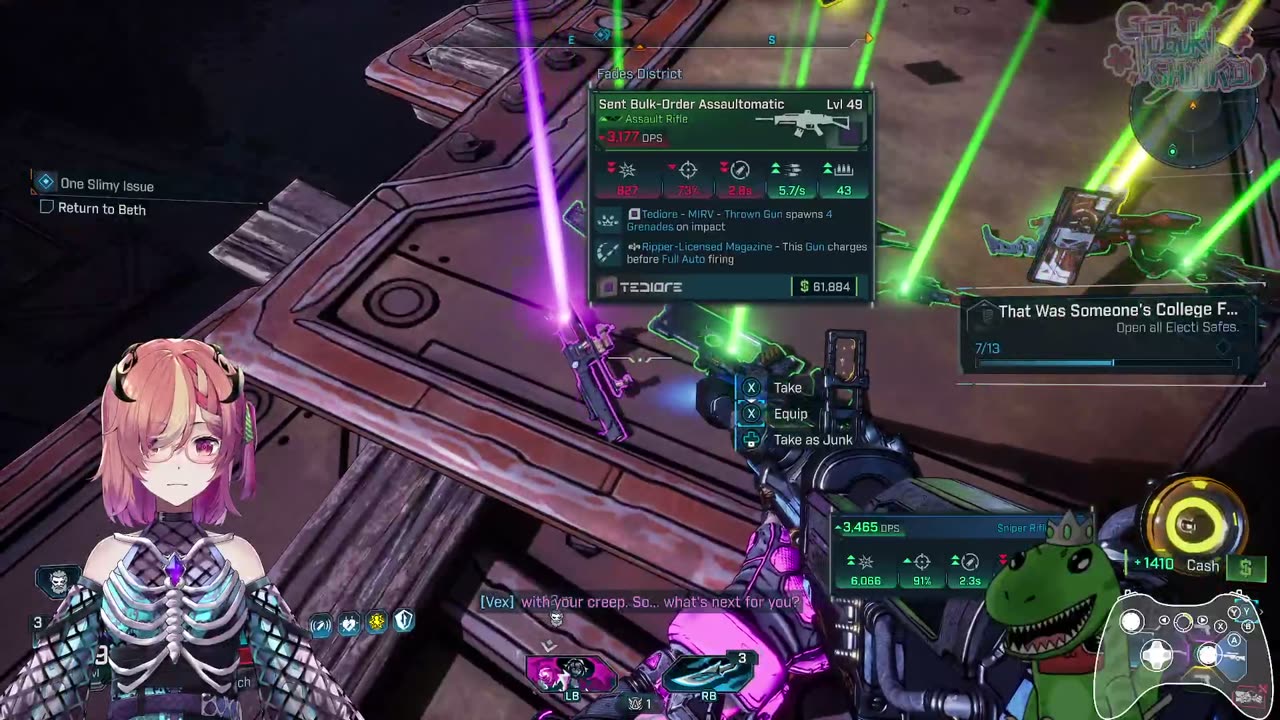
Task: Select the Take as Junk option
Action: tap(811, 440)
